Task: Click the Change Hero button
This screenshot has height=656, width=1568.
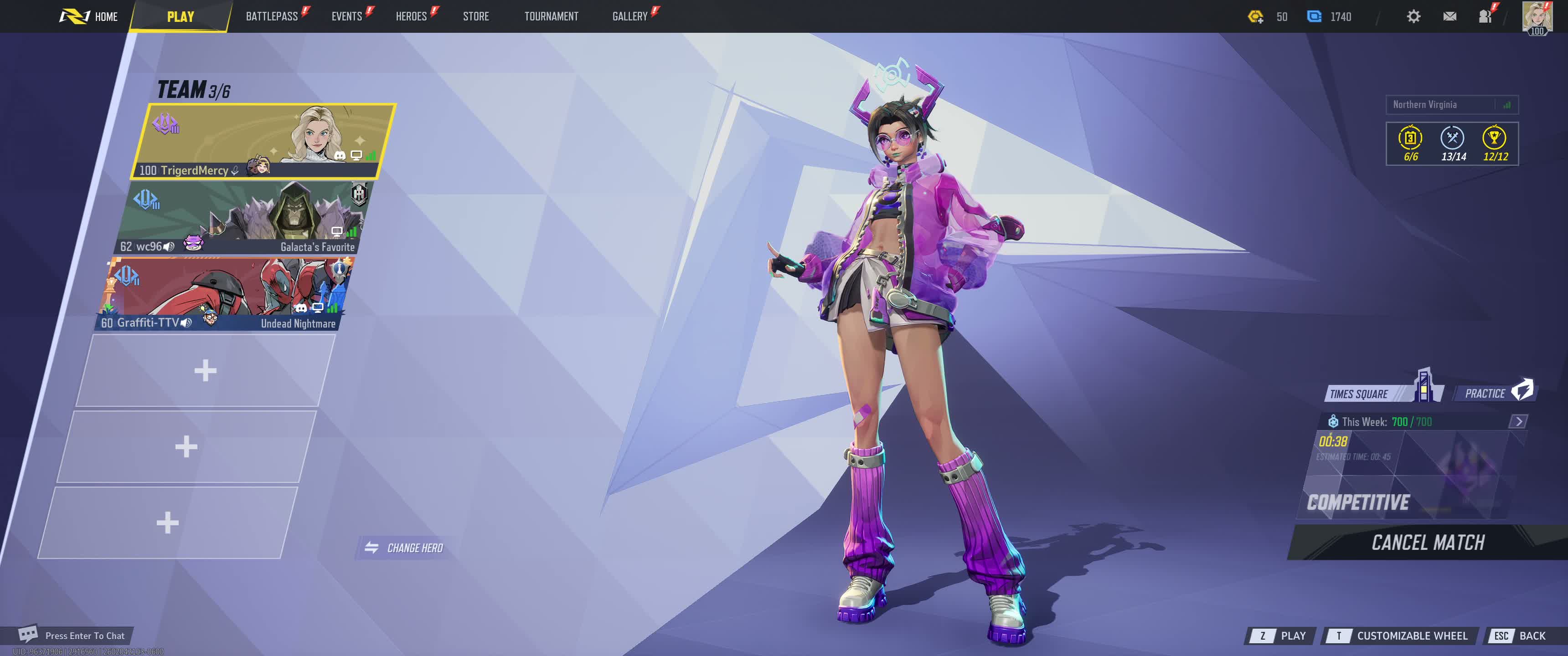Action: pos(405,548)
